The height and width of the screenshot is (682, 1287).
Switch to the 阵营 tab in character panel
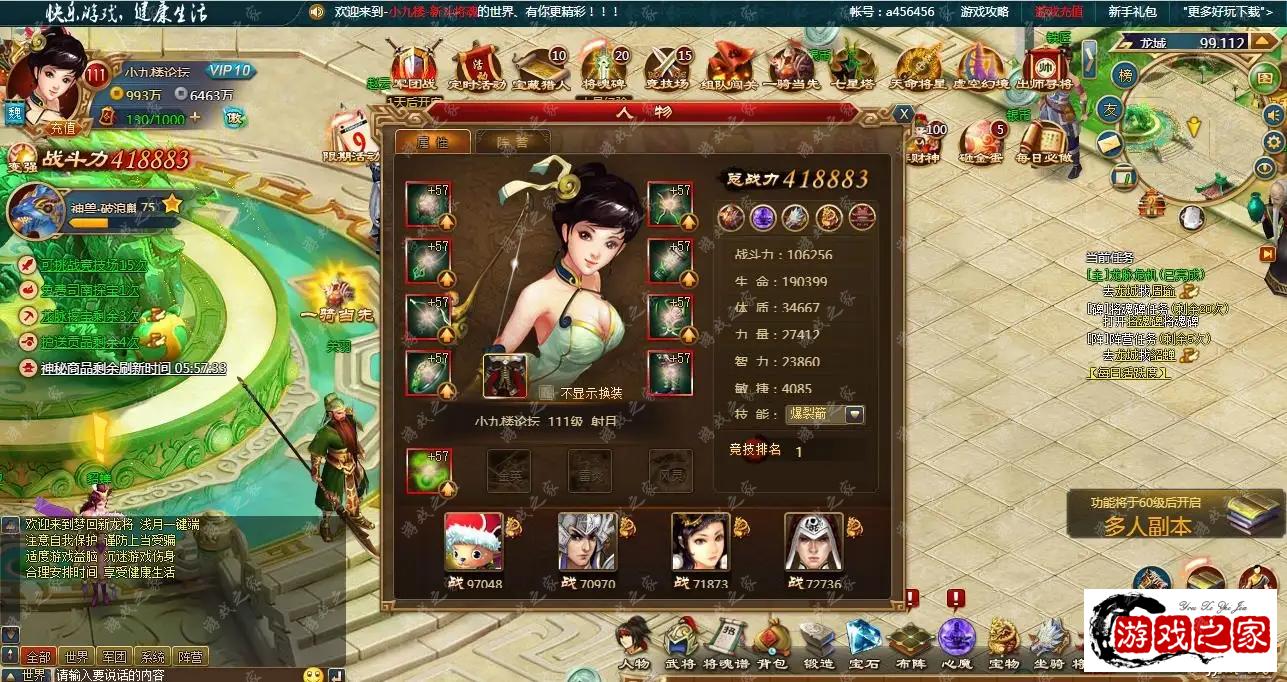coord(512,142)
